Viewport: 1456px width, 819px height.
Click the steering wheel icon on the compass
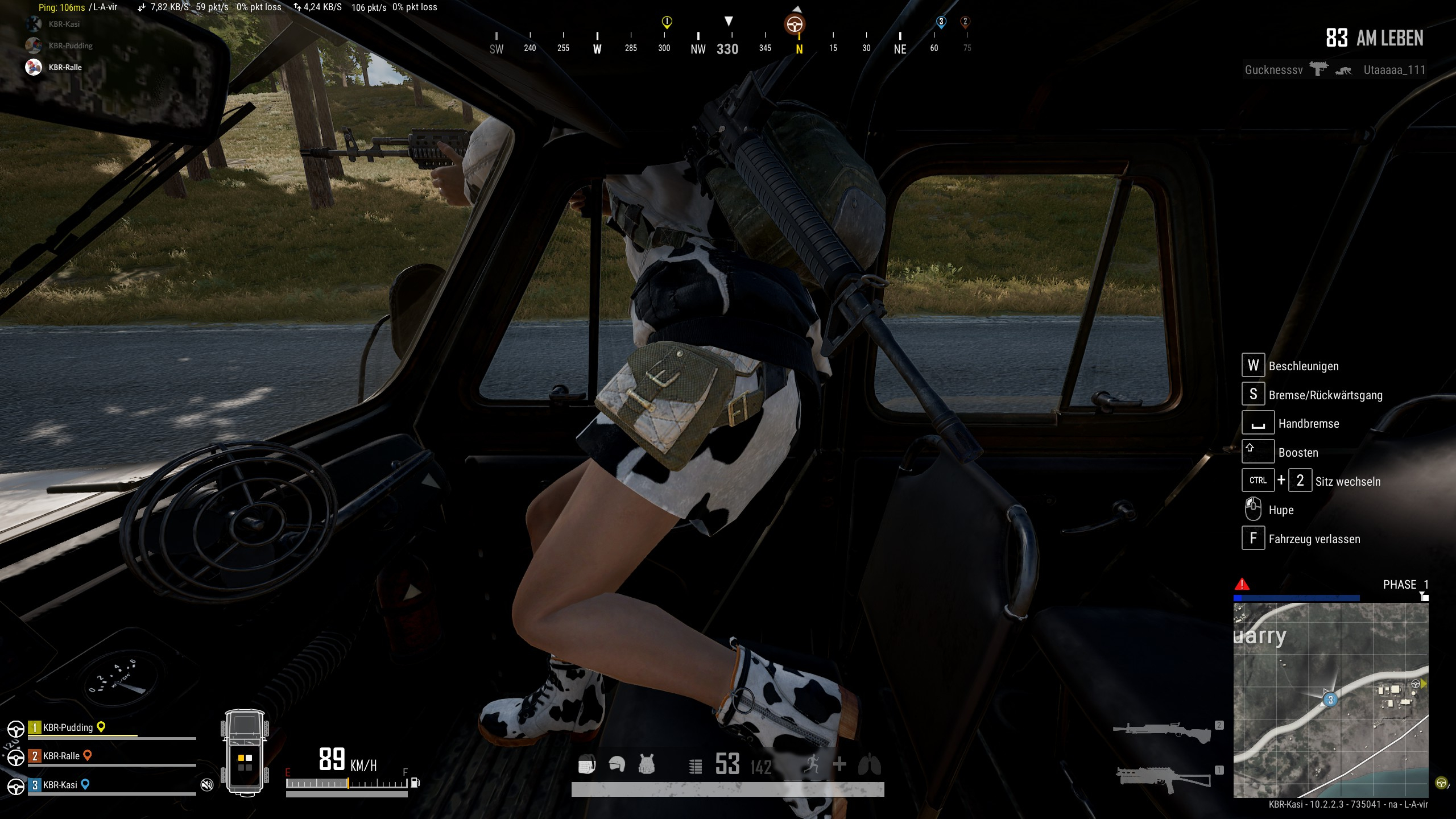[x=795, y=24]
